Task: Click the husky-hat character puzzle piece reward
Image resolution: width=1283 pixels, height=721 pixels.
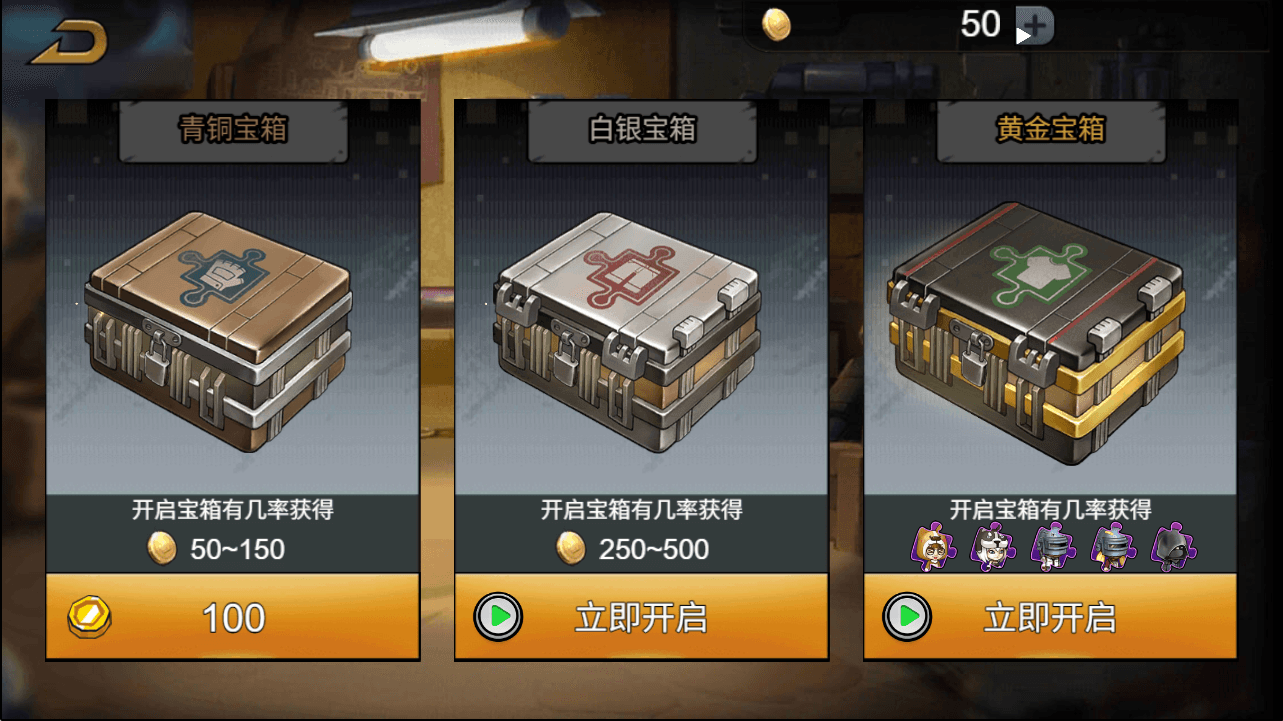Action: pos(991,548)
